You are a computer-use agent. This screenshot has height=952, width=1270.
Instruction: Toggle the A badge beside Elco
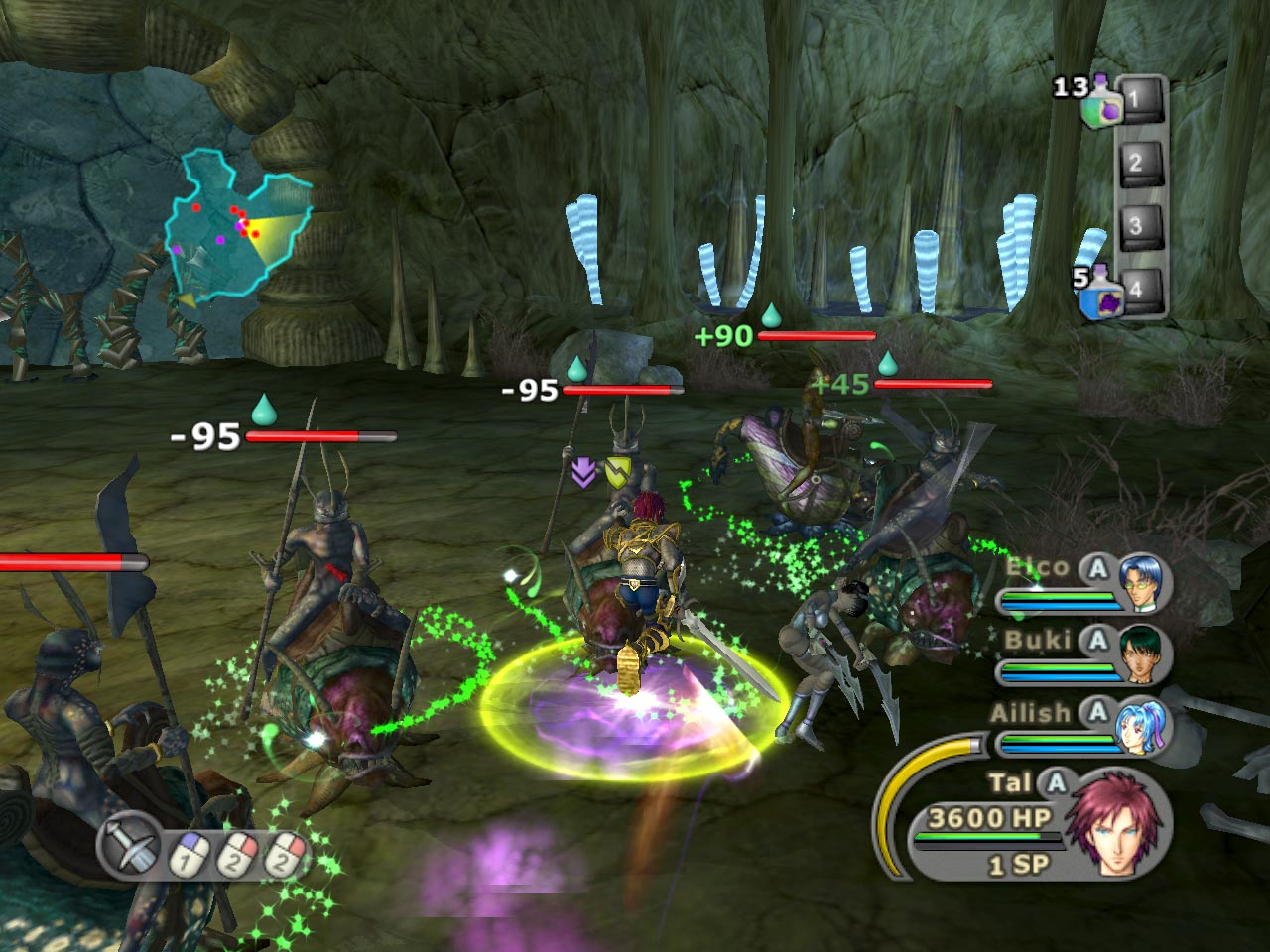[x=1097, y=568]
